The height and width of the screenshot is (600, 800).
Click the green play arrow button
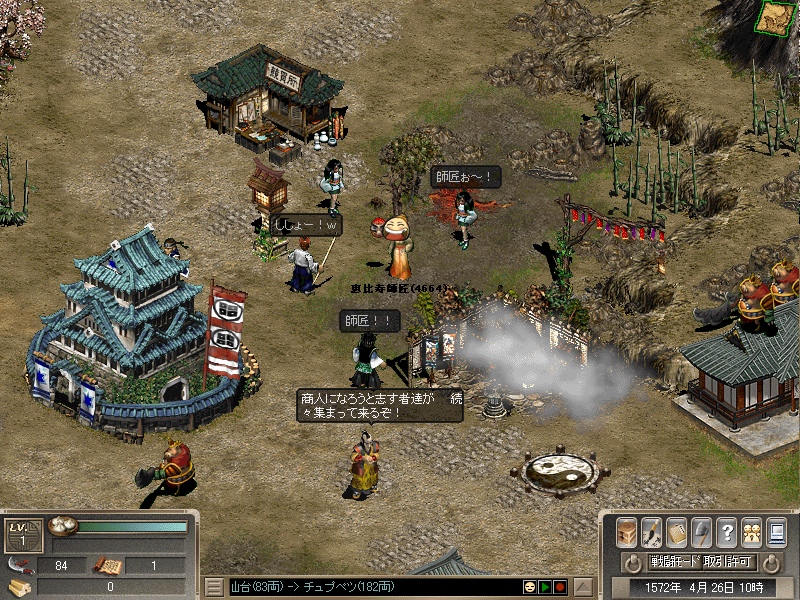click(545, 586)
